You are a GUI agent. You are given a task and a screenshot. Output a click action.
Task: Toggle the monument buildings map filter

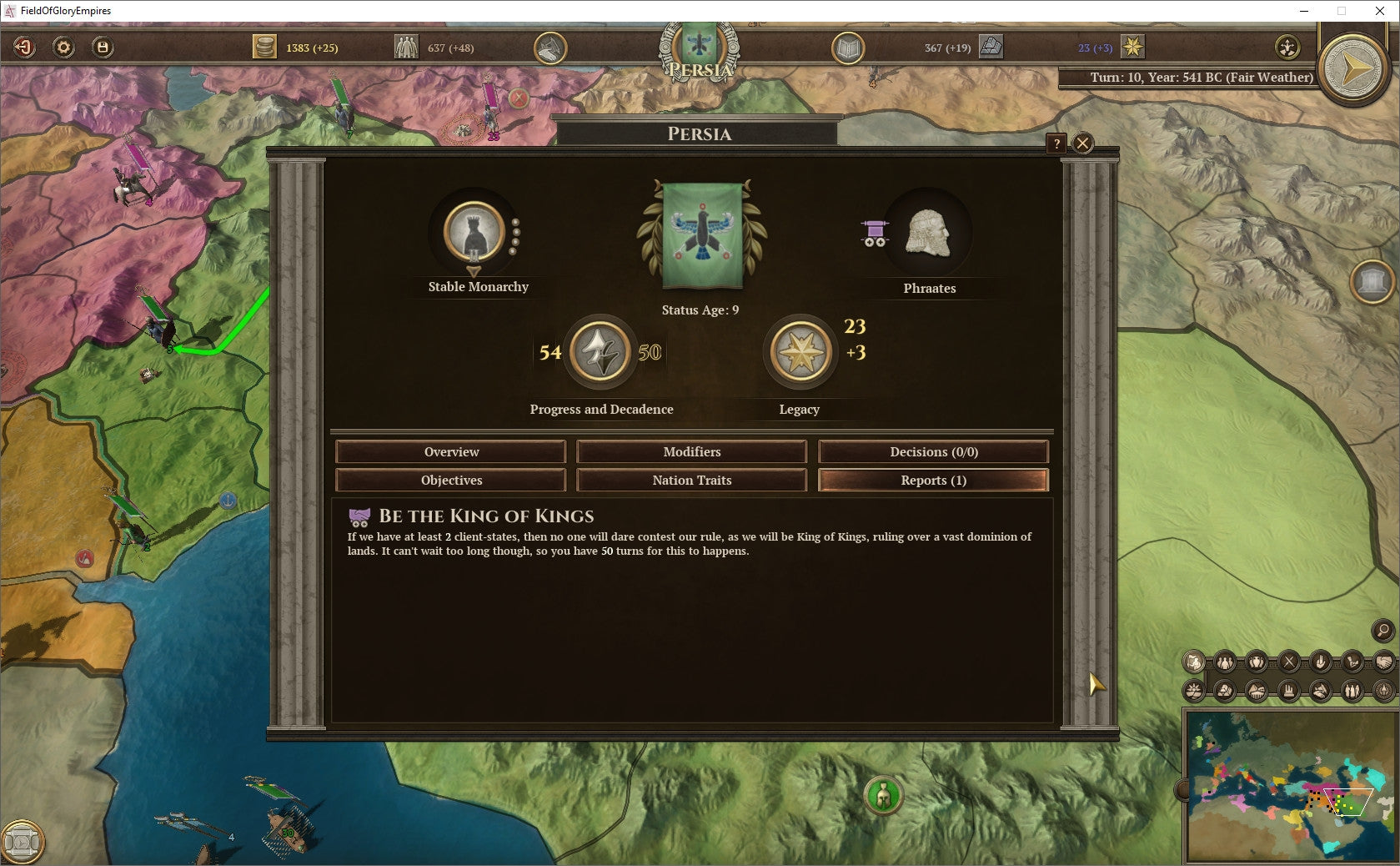tap(1288, 691)
